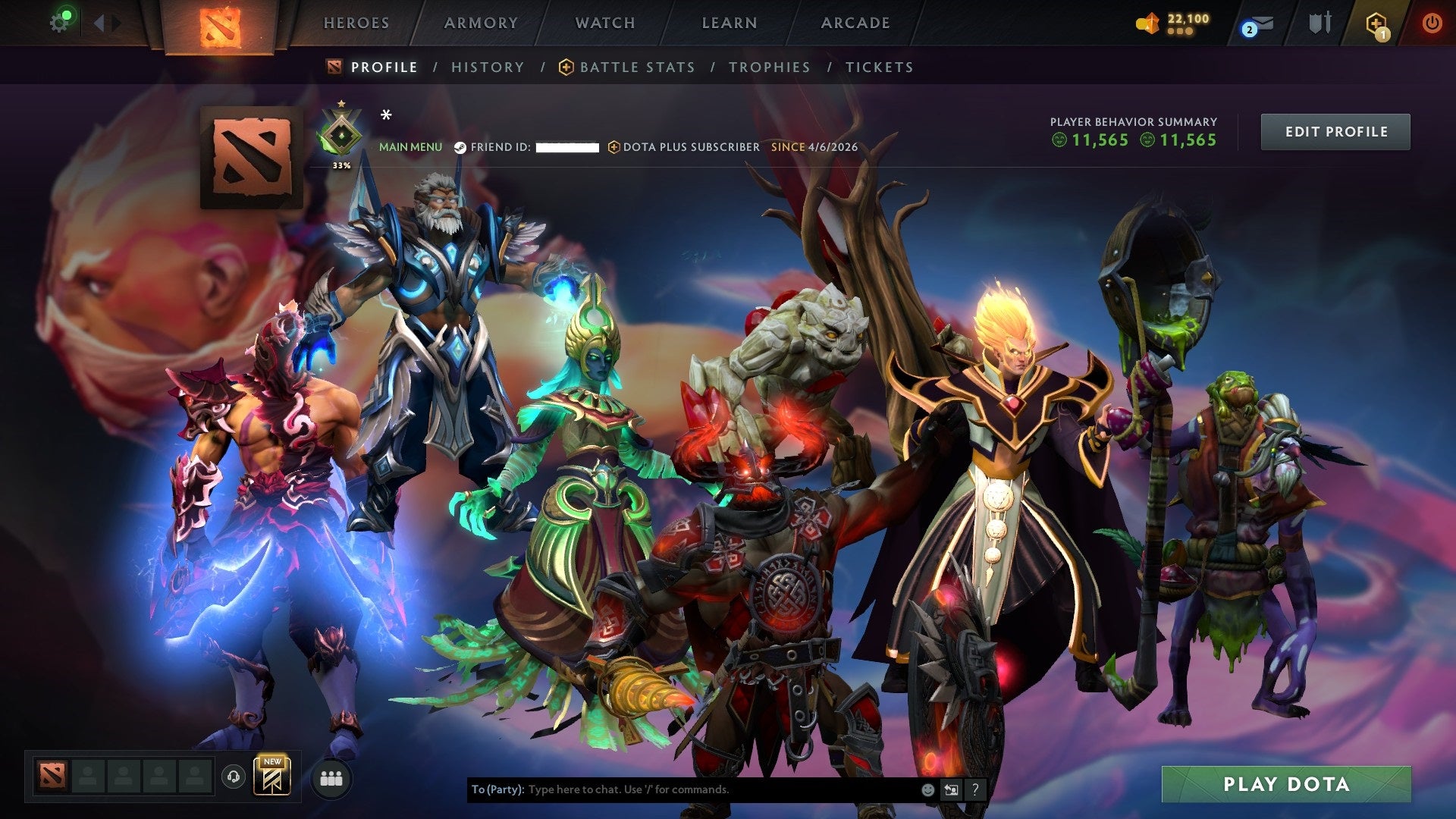Click the EDIT PROFILE button
1456x819 pixels.
click(x=1335, y=131)
